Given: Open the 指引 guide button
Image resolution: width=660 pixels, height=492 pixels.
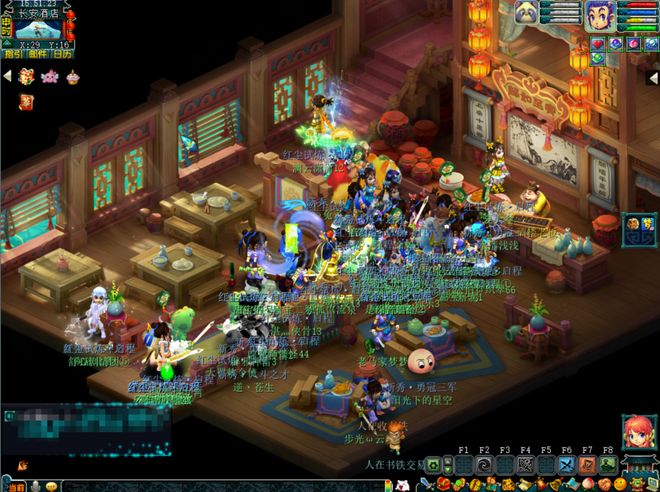Looking at the screenshot, I should (x=15, y=54).
